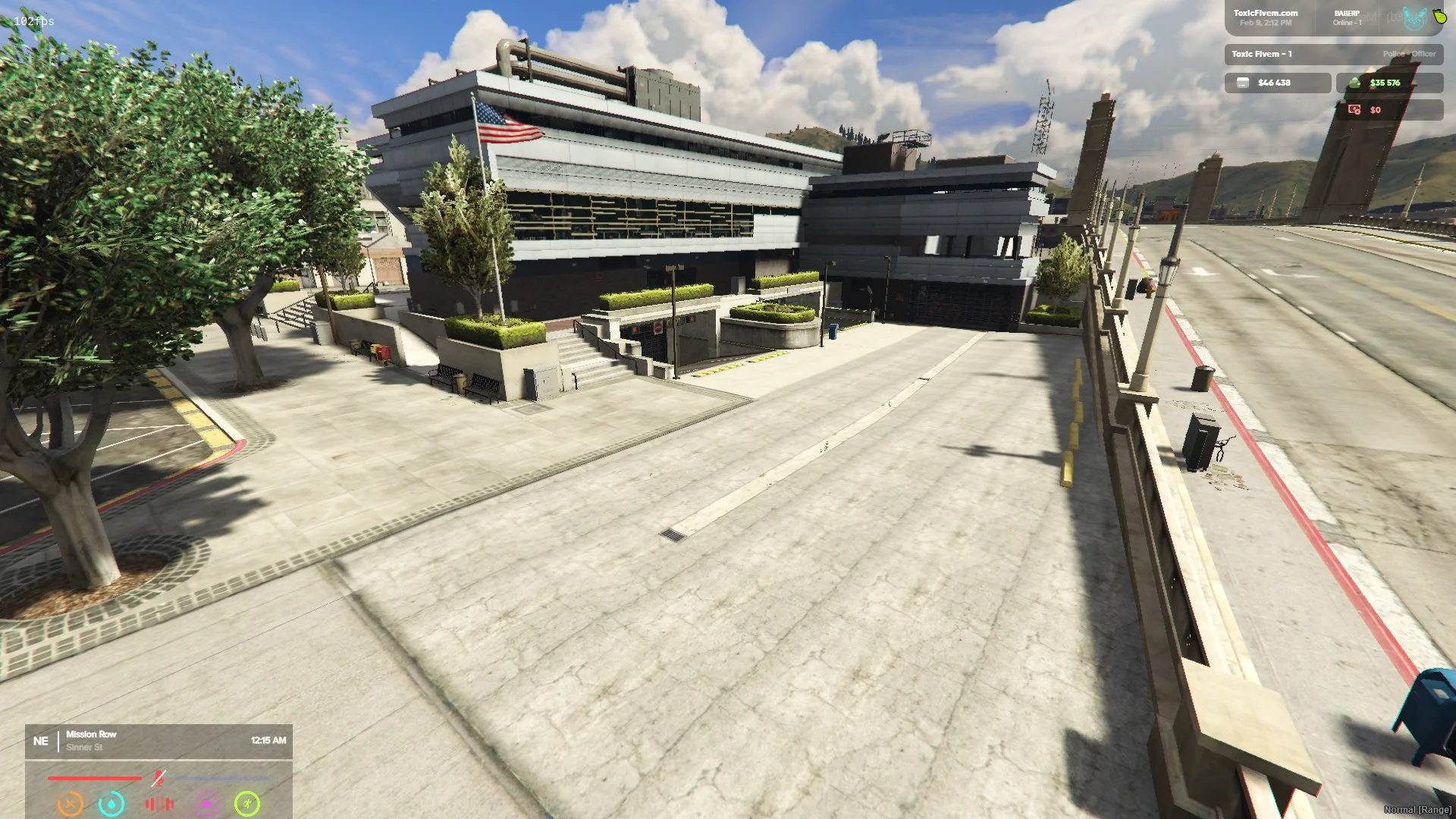Select the cyan water drop thirst icon

click(111, 803)
